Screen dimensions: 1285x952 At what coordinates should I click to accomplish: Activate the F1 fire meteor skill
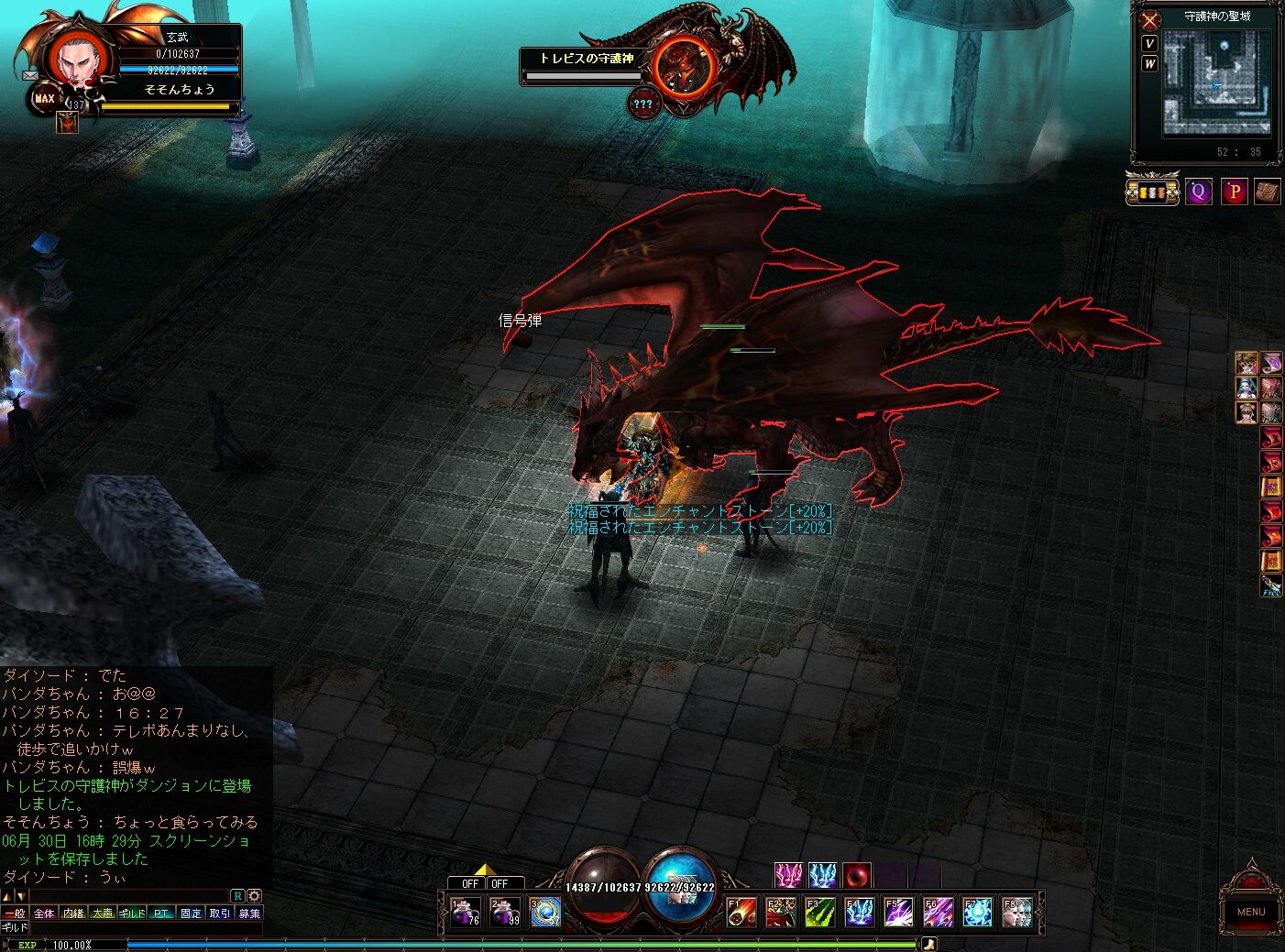[741, 913]
